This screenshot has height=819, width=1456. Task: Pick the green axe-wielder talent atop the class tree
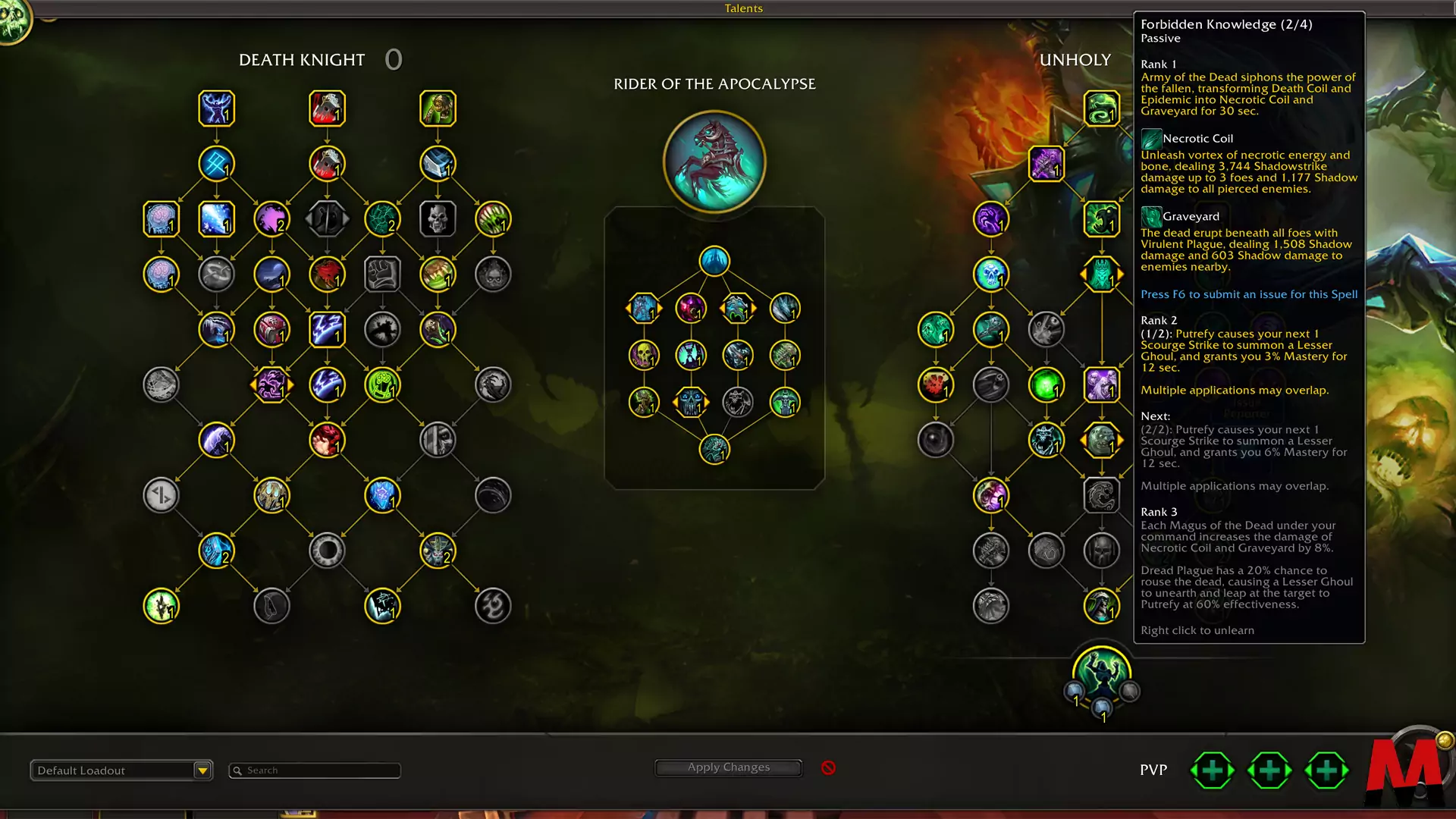coord(438,108)
